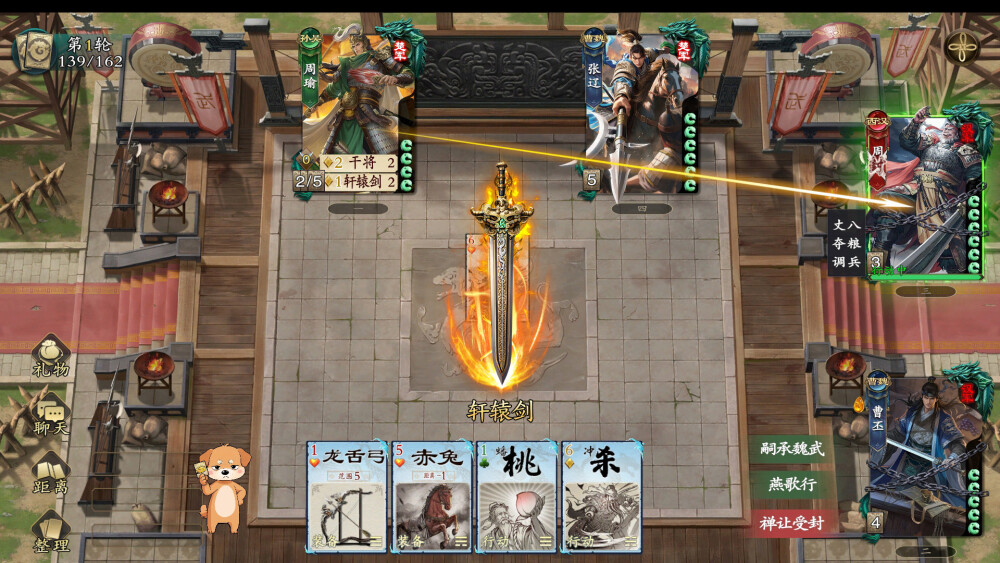Play the 桃 peach card

[x=517, y=496]
